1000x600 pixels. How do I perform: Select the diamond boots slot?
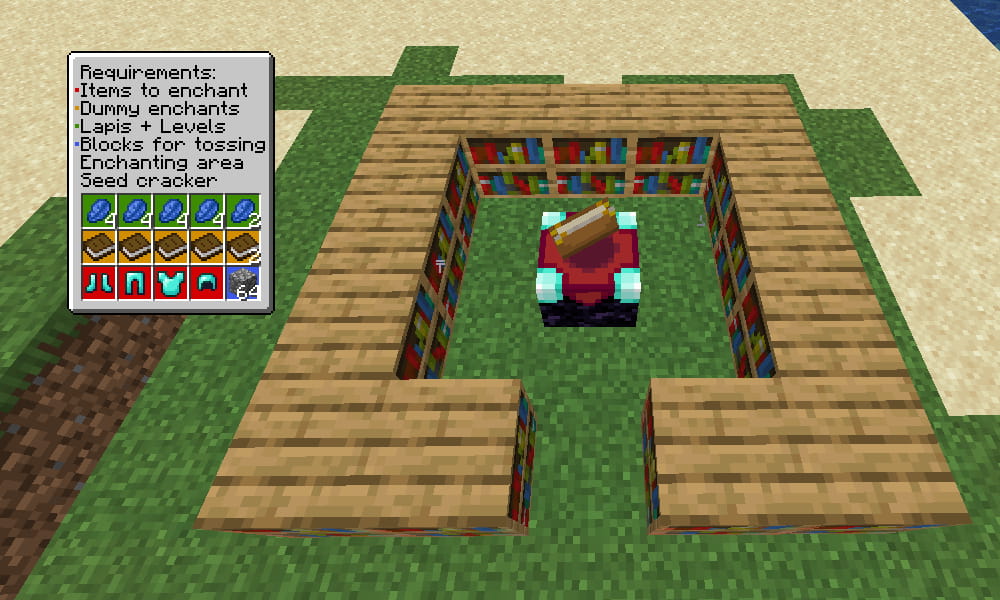click(x=98, y=282)
